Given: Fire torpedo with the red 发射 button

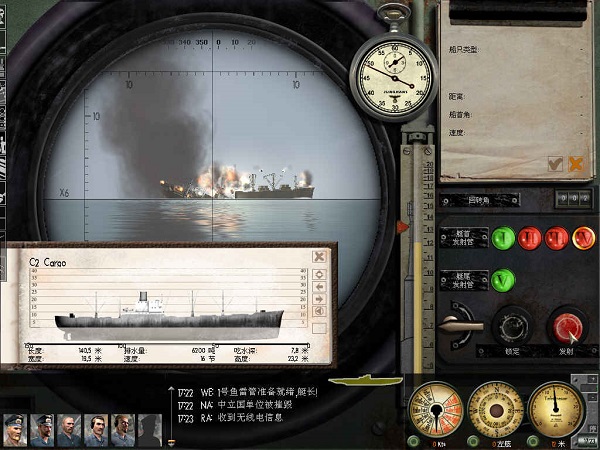Looking at the screenshot, I should coord(566,326).
